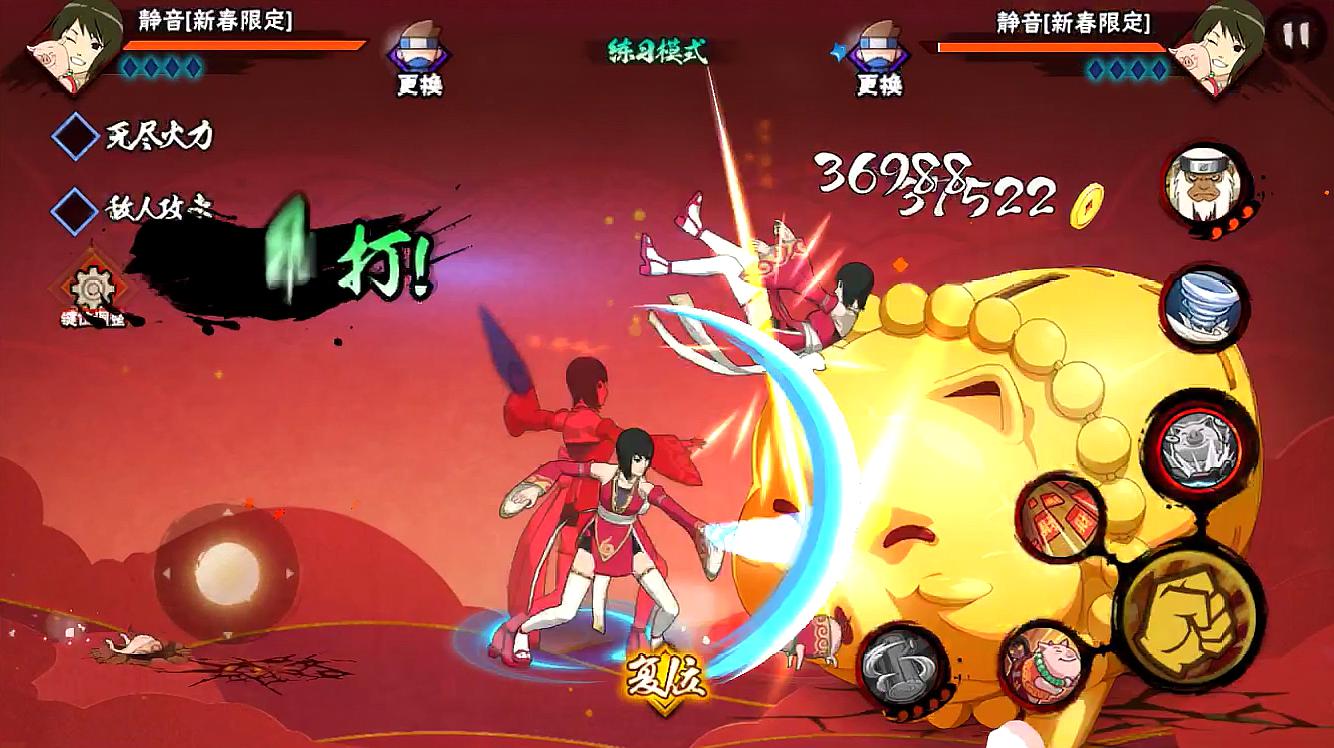Summon the white-bearded elder support icon
The image size is (1334, 748).
(1205, 189)
